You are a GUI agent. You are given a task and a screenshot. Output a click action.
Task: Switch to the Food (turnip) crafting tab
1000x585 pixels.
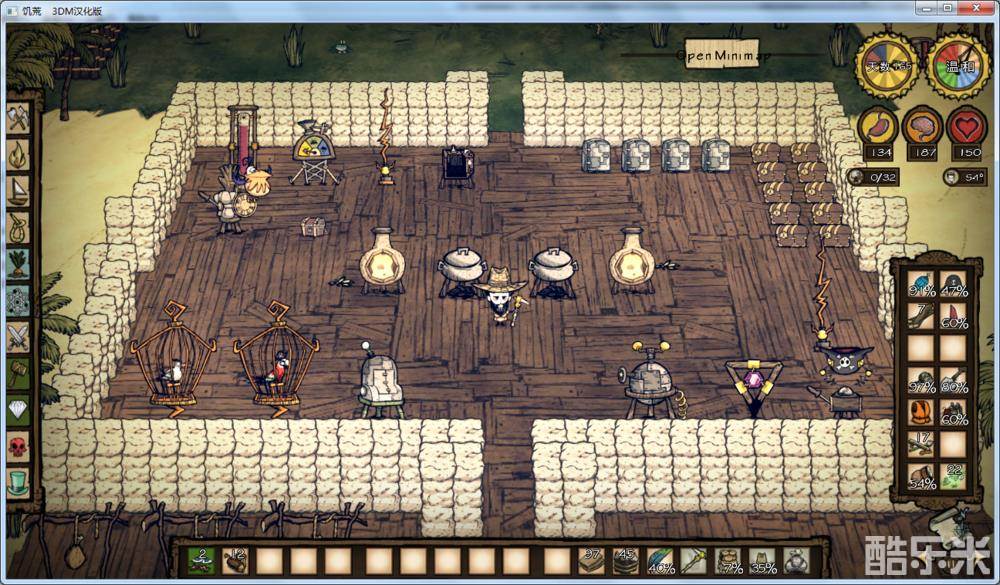[x=18, y=264]
